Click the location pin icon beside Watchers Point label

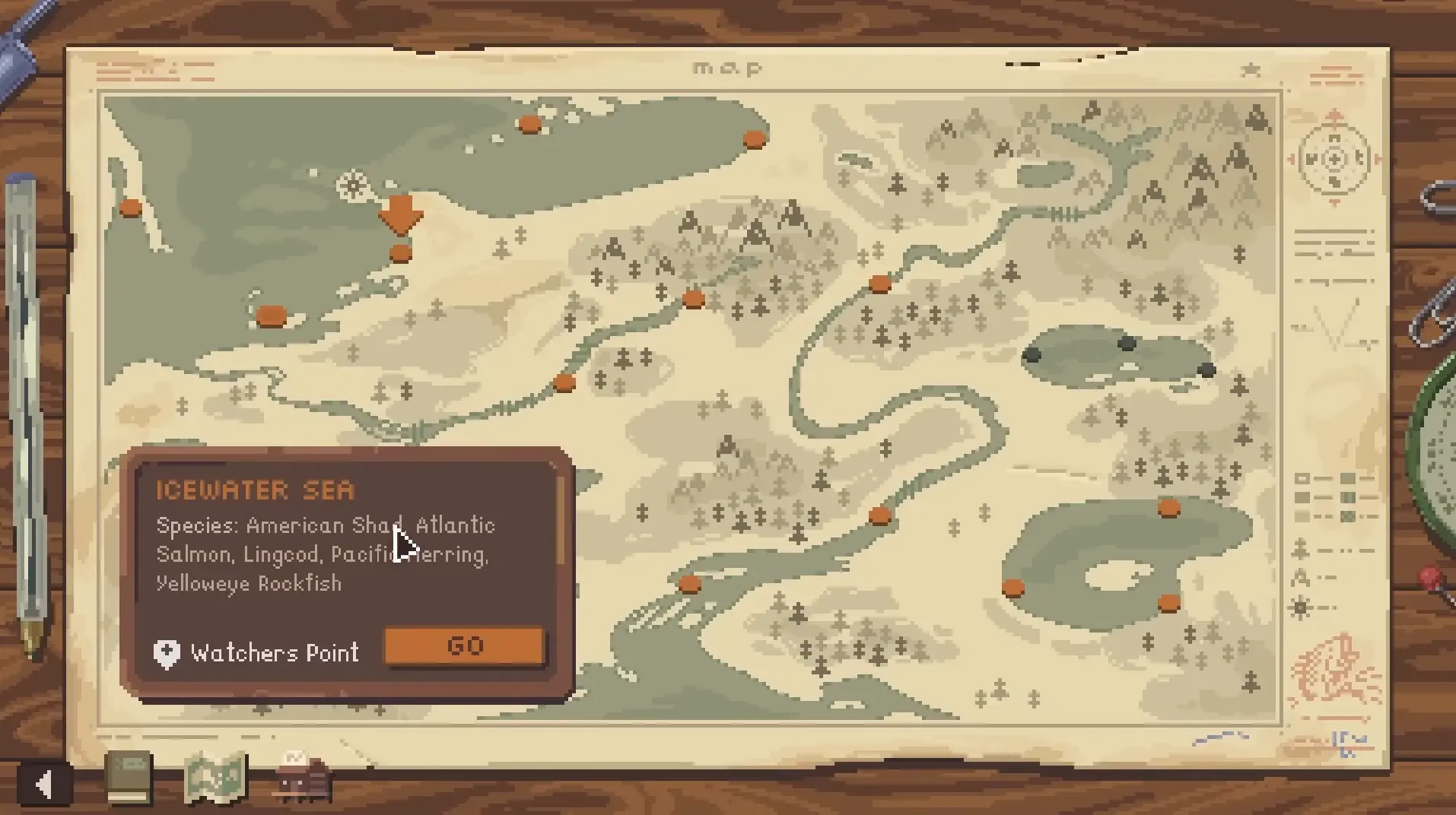pyautogui.click(x=166, y=652)
